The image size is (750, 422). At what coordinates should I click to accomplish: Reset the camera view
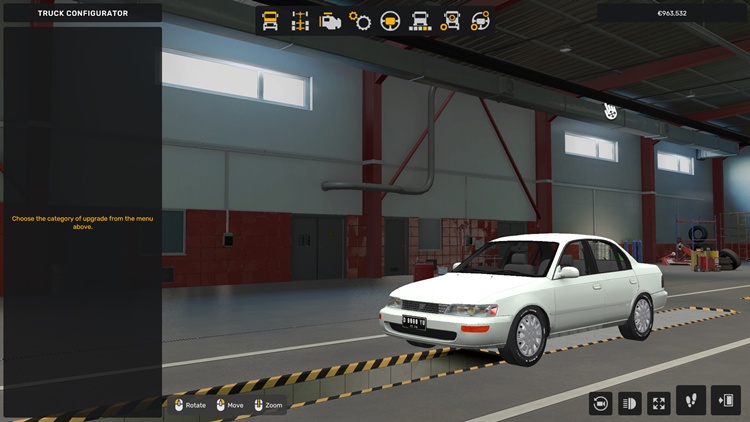click(x=601, y=403)
